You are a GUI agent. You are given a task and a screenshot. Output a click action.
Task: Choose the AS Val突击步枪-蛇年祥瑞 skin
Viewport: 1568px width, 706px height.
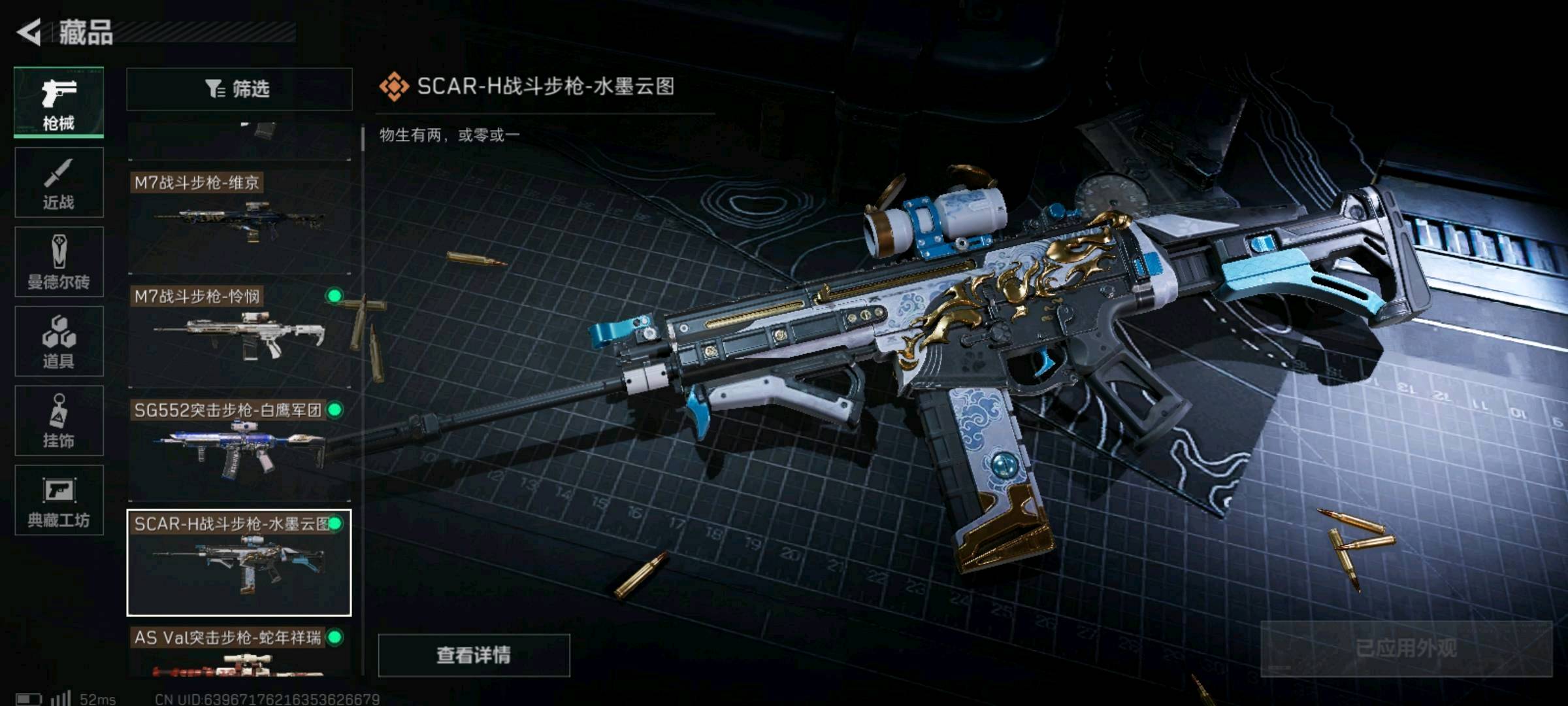click(x=238, y=651)
